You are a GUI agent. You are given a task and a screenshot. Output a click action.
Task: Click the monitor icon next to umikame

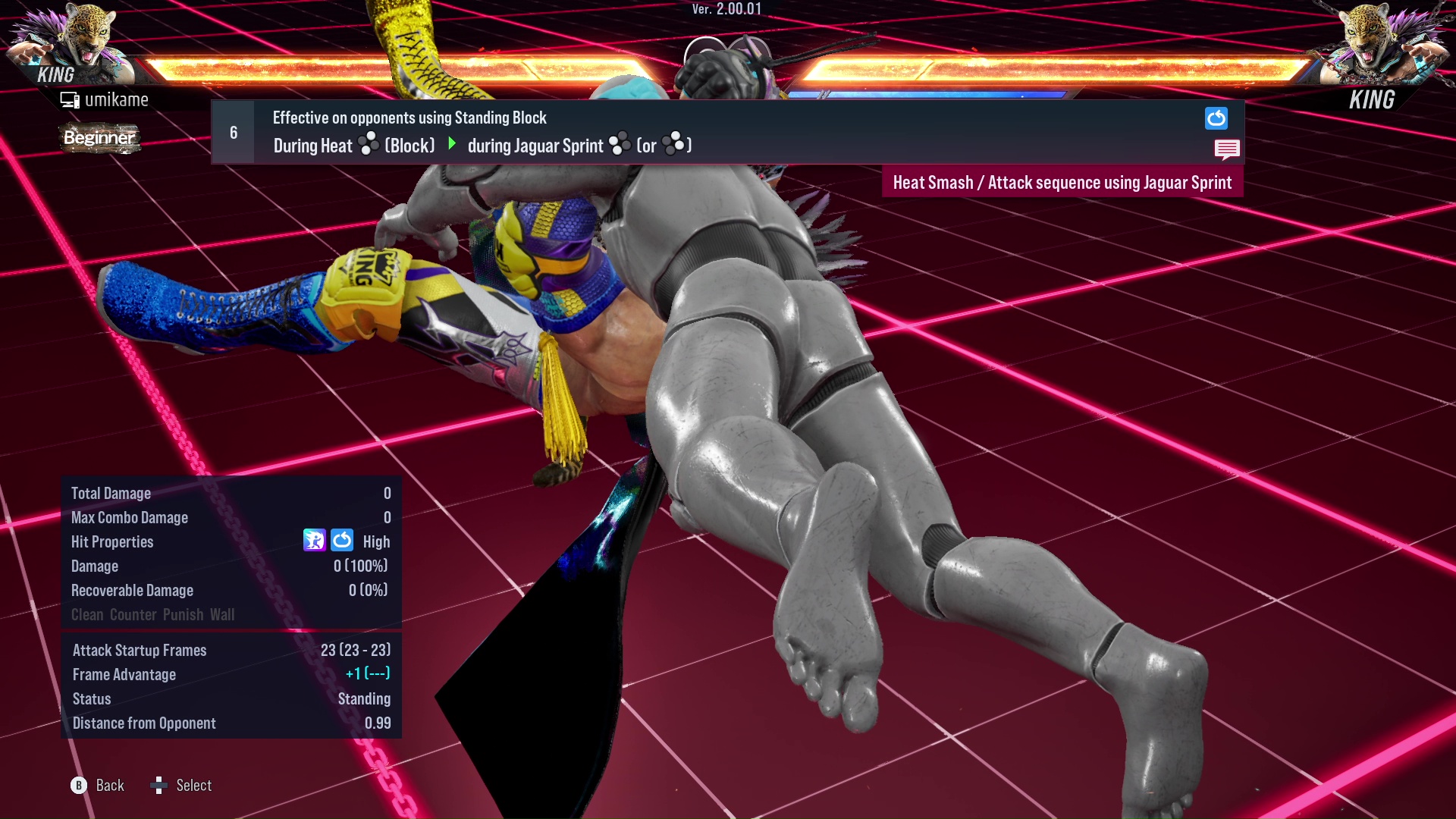tap(69, 99)
